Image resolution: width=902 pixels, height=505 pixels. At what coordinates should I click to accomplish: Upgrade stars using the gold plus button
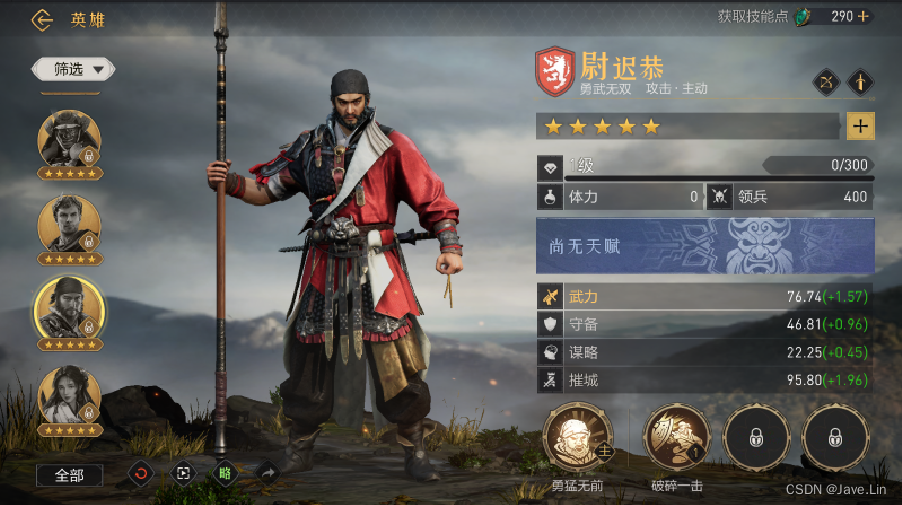[x=860, y=126]
